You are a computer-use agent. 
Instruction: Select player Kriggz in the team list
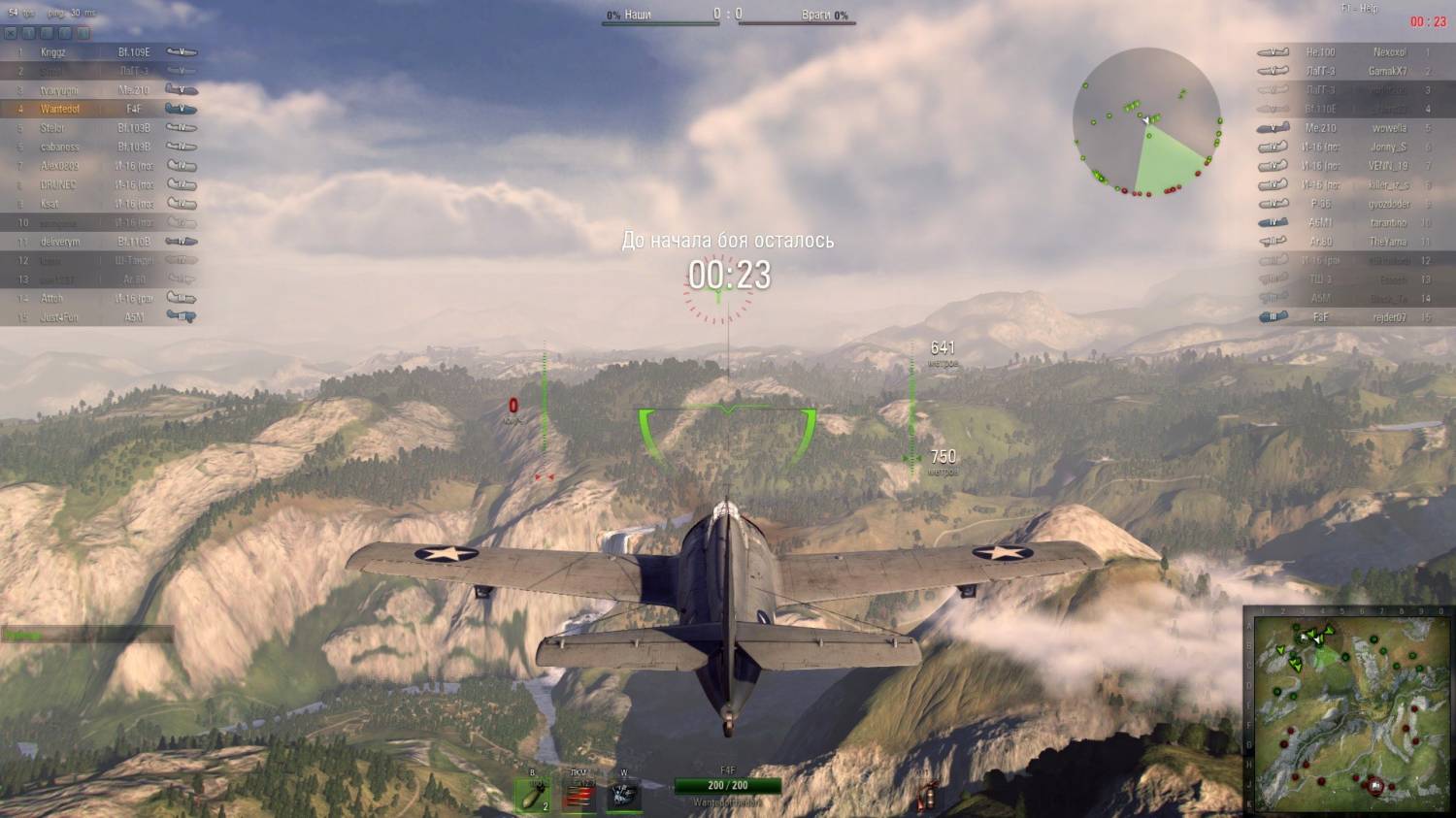coord(97,52)
